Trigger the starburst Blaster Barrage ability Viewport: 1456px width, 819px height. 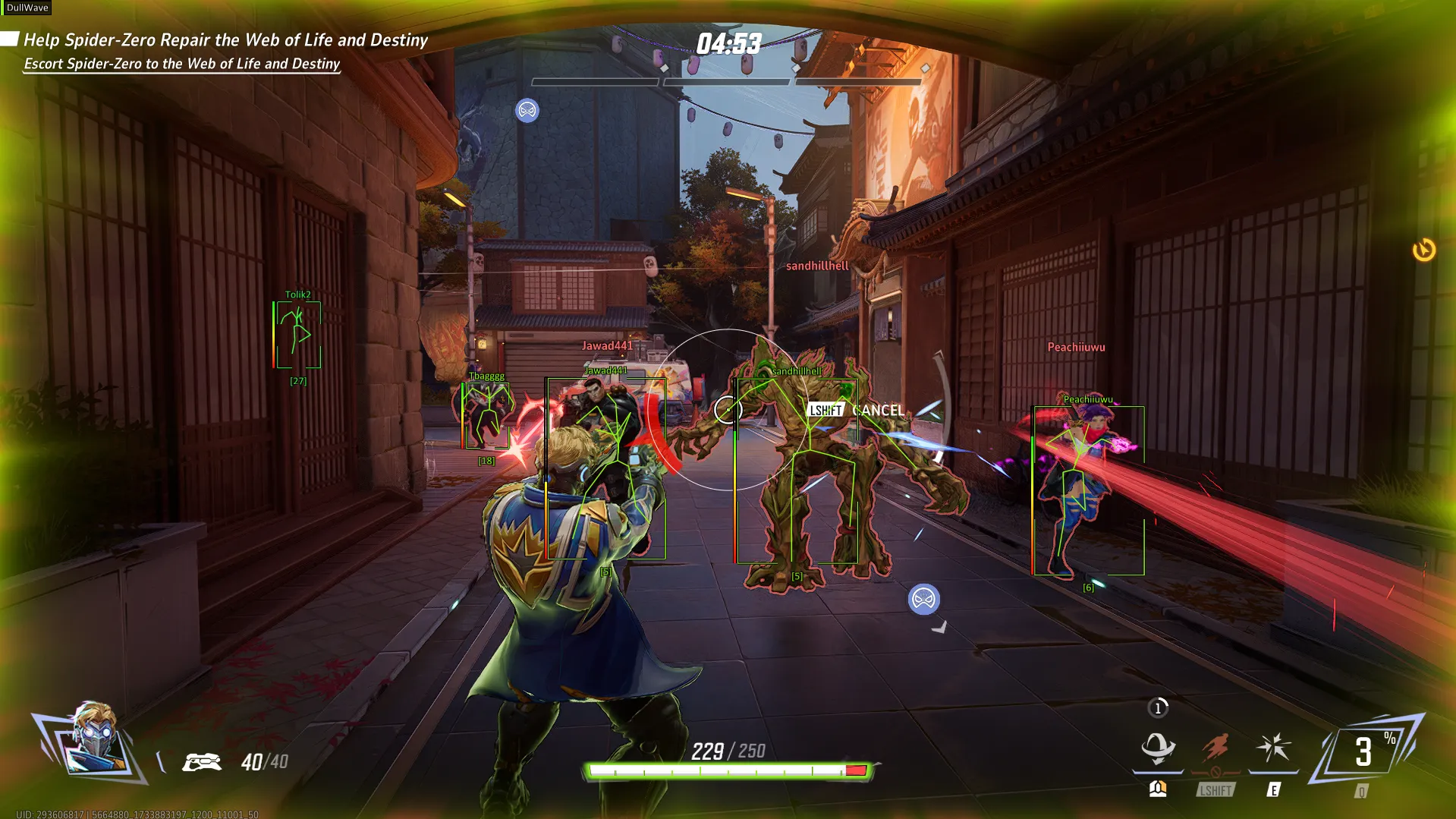tap(1273, 748)
